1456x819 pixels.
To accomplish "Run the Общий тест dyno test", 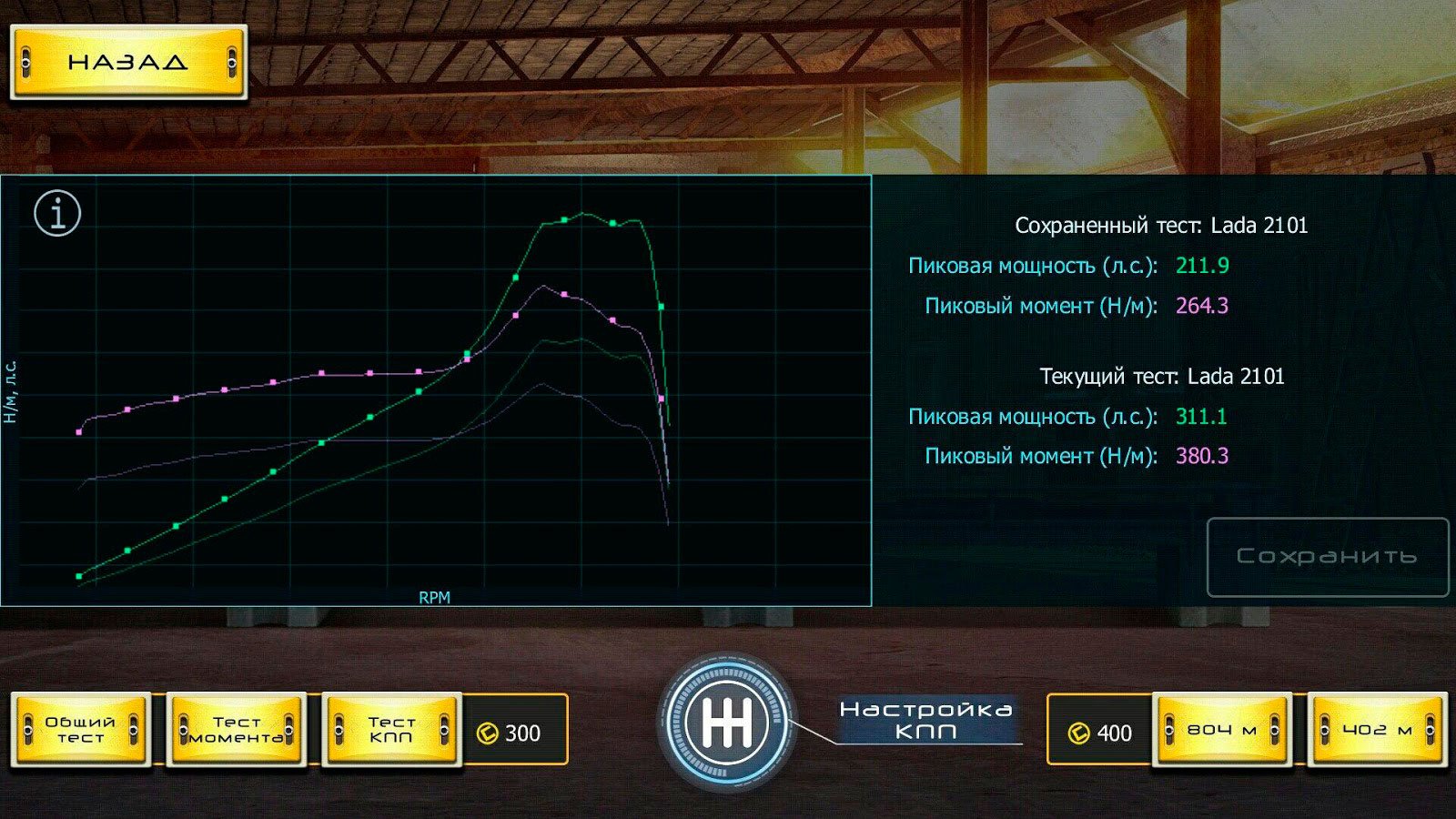I will click(81, 730).
